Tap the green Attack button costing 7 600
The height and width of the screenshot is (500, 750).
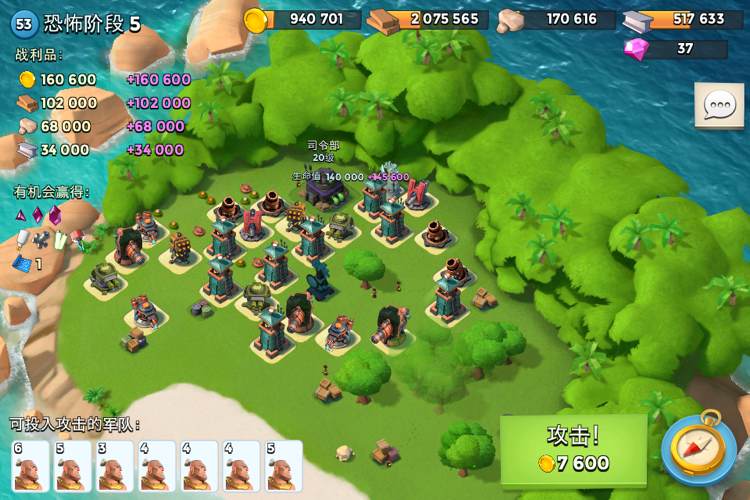pyautogui.click(x=573, y=449)
